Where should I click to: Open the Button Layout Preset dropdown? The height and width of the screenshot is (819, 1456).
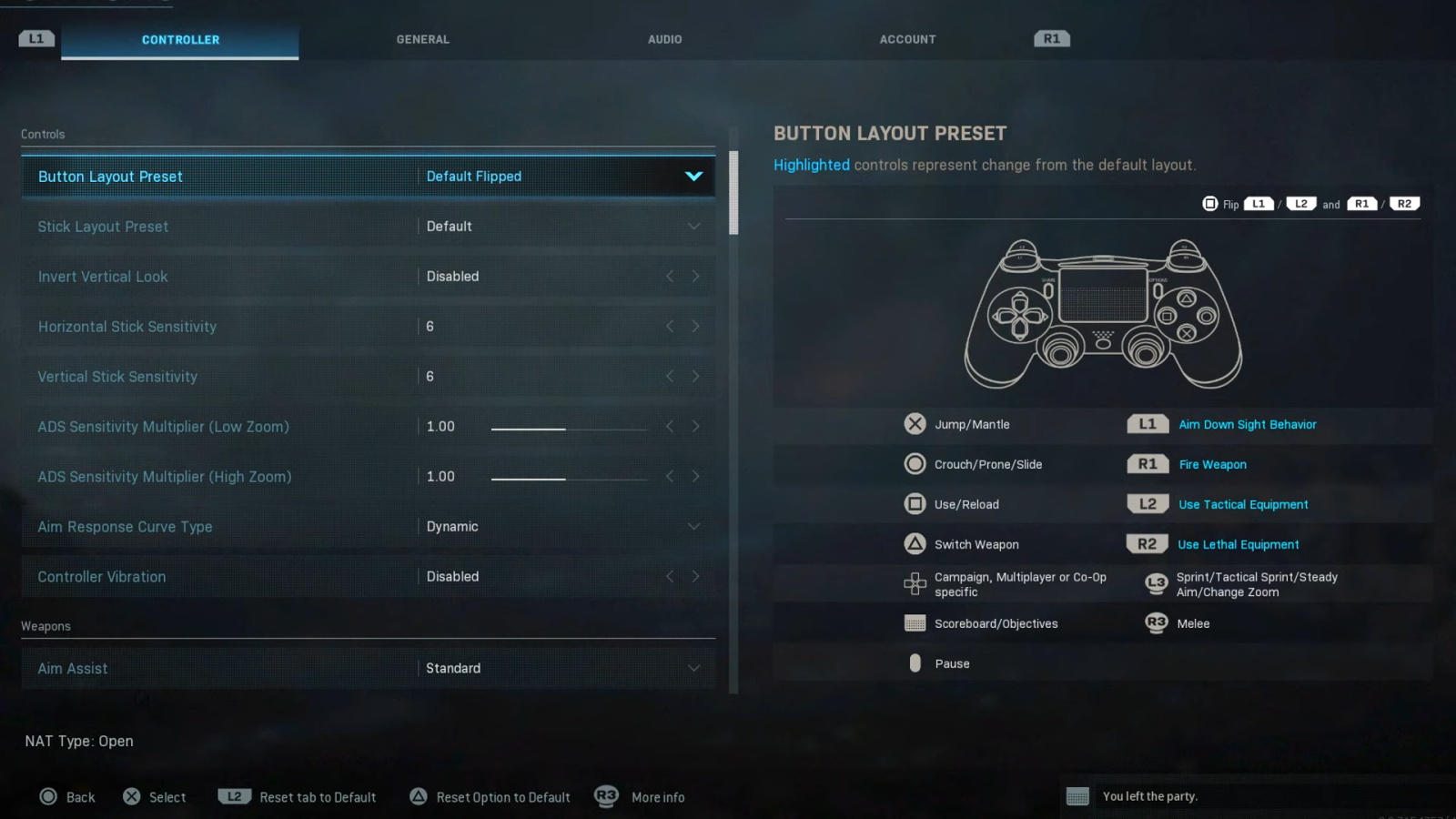click(x=694, y=176)
